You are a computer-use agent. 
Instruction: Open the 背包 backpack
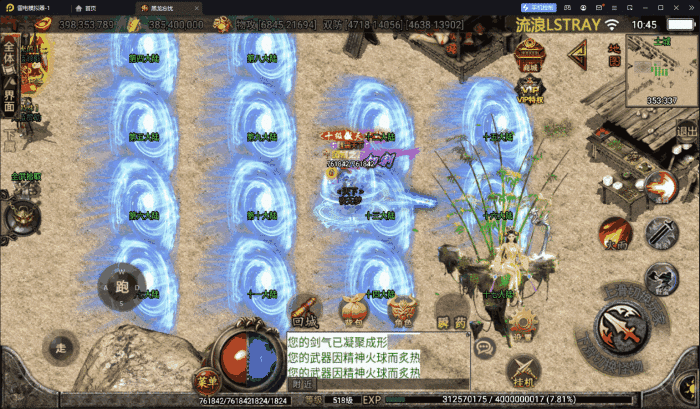tap(353, 312)
